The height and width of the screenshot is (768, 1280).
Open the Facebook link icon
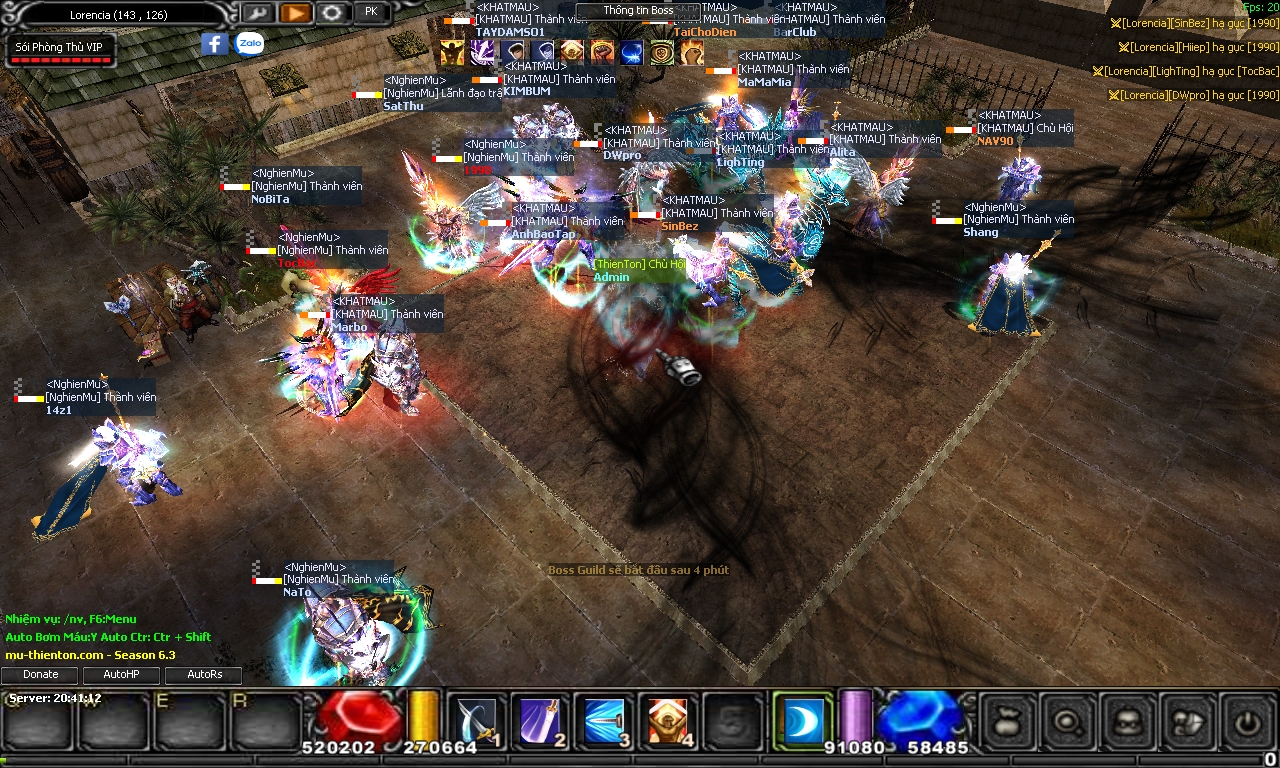(x=214, y=44)
